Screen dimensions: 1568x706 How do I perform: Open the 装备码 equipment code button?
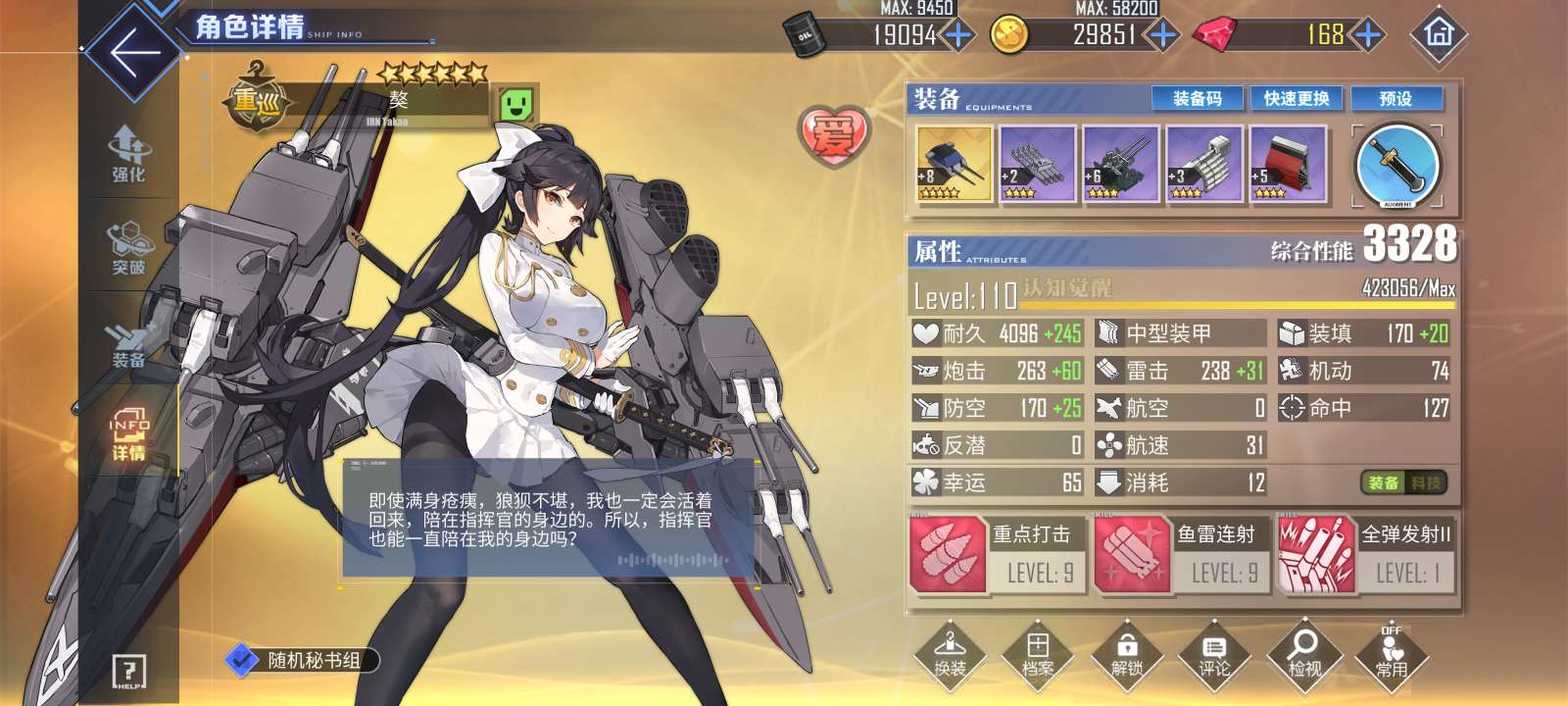1198,98
